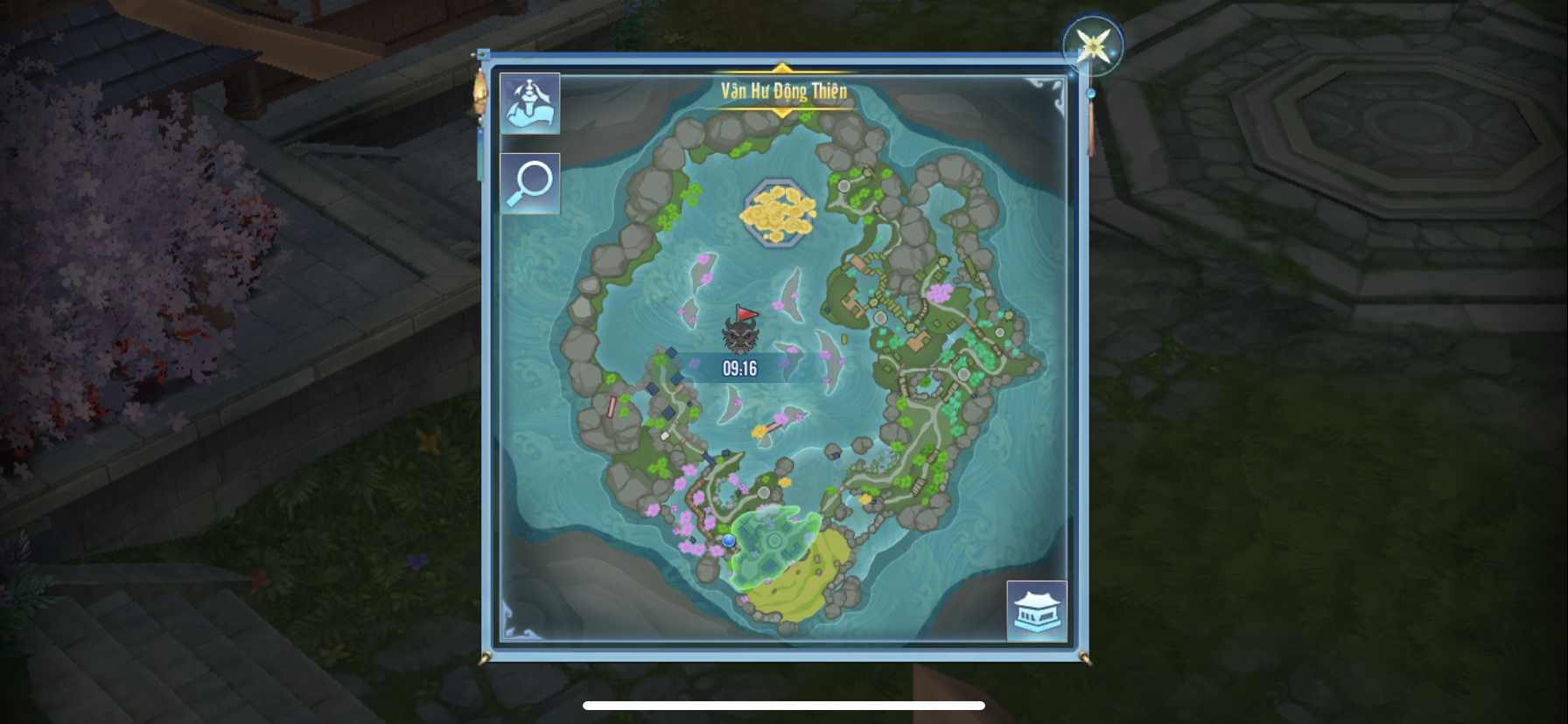Image resolution: width=1568 pixels, height=724 pixels.
Task: Click the blue player position marker
Action: click(729, 540)
